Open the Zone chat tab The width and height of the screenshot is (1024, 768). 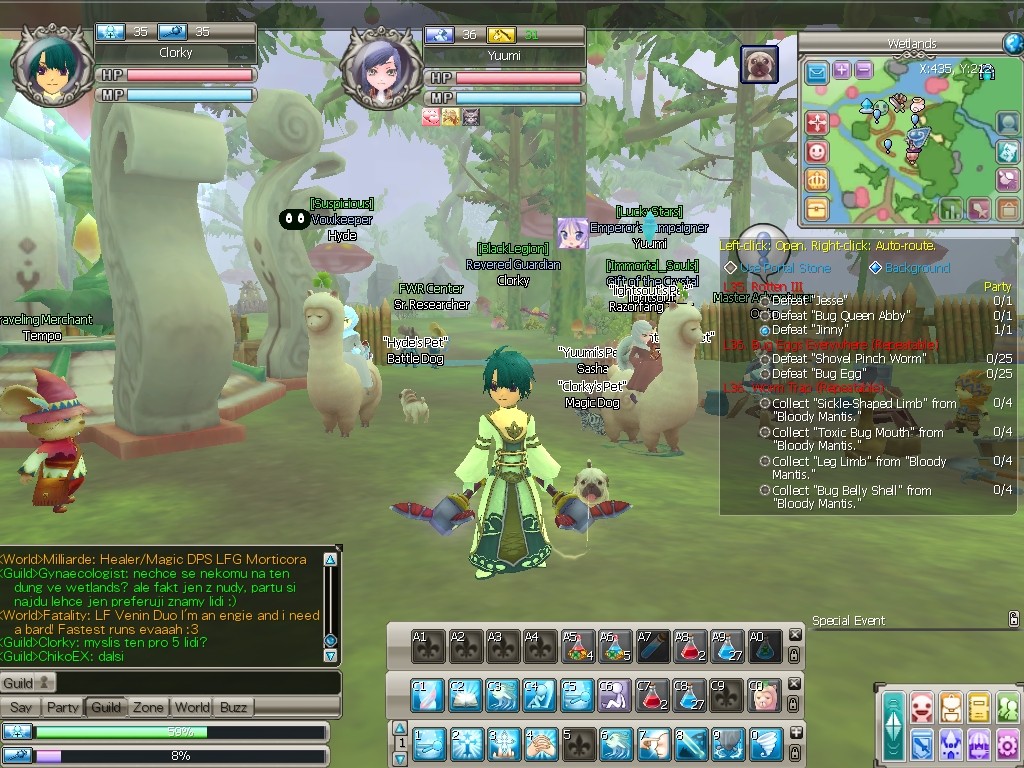148,707
